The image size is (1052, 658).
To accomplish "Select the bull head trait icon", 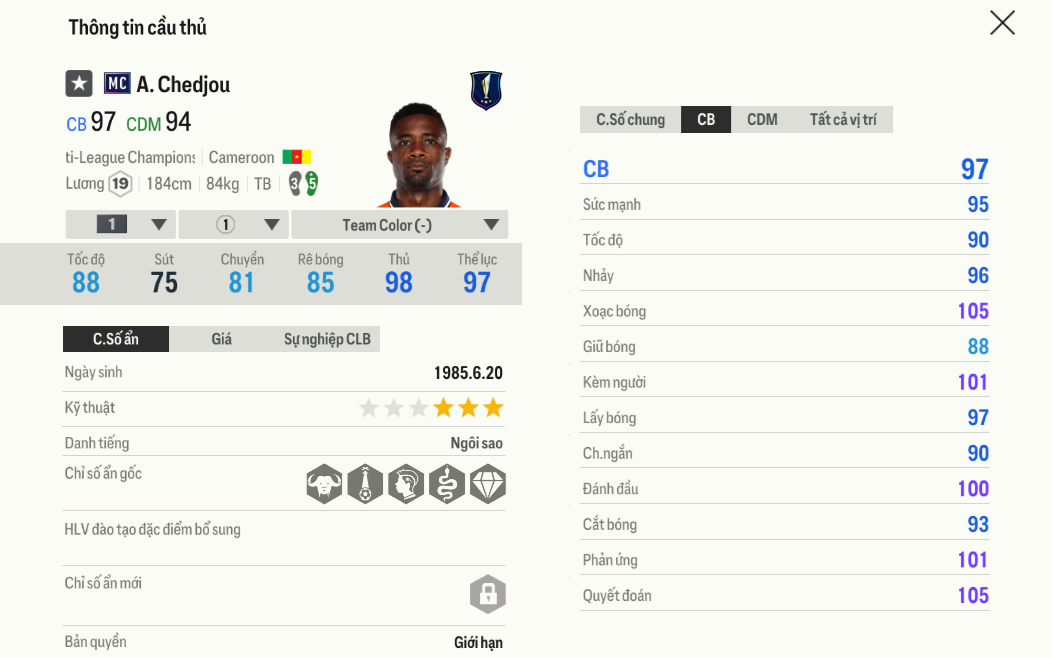I will [x=324, y=484].
